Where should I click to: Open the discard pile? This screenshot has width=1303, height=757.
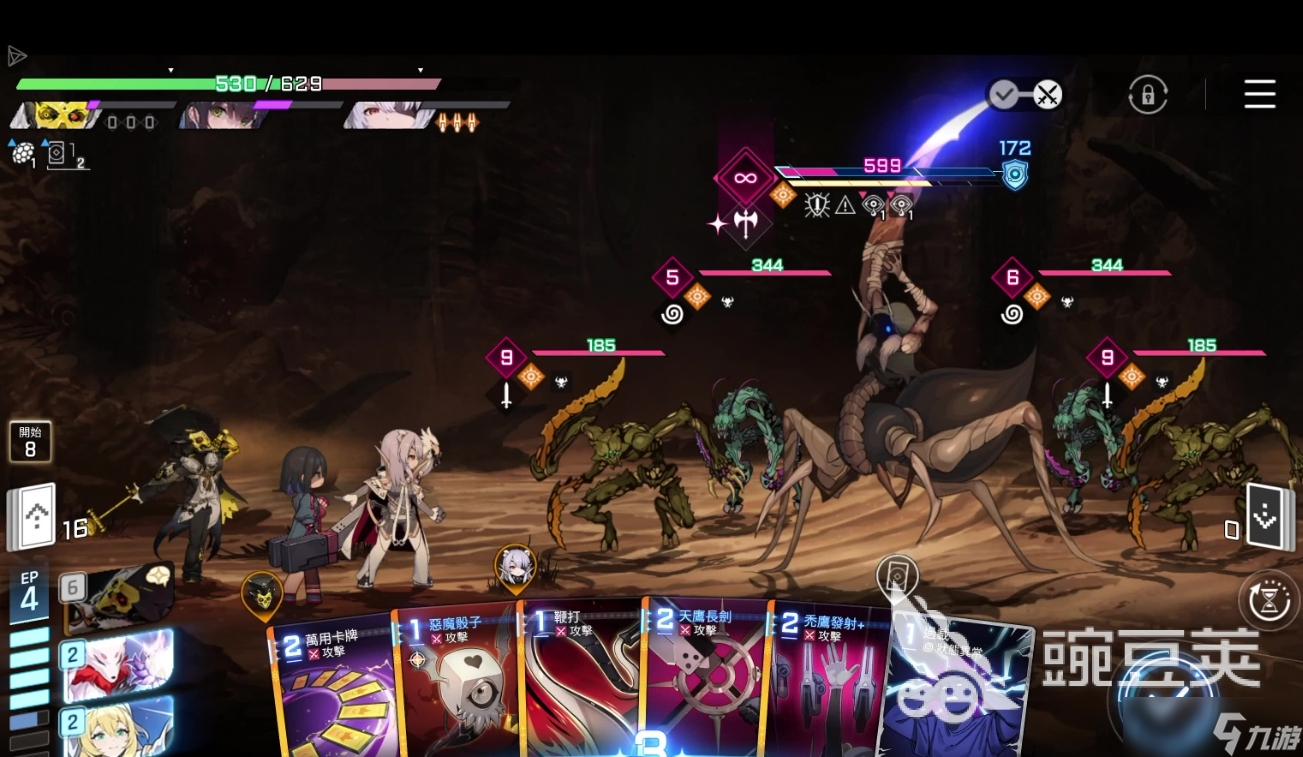pos(1264,517)
